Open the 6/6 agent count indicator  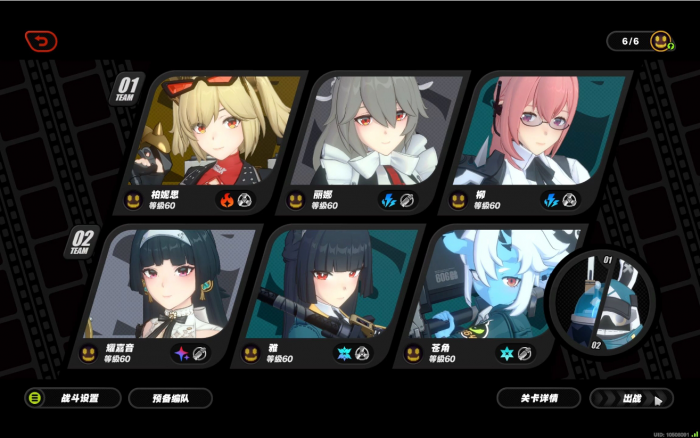pyautogui.click(x=643, y=41)
